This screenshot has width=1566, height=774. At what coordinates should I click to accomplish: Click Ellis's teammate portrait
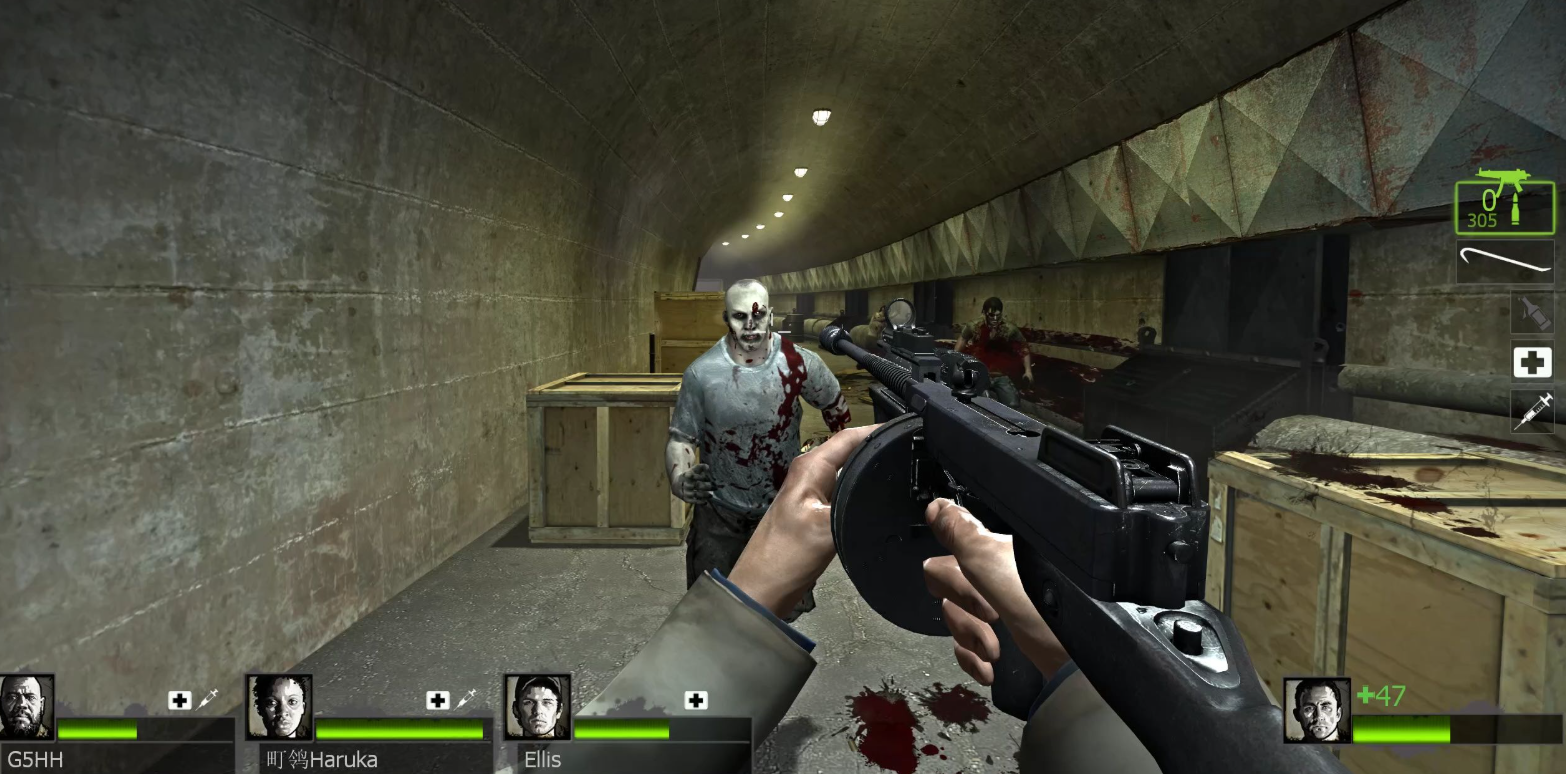click(x=537, y=707)
